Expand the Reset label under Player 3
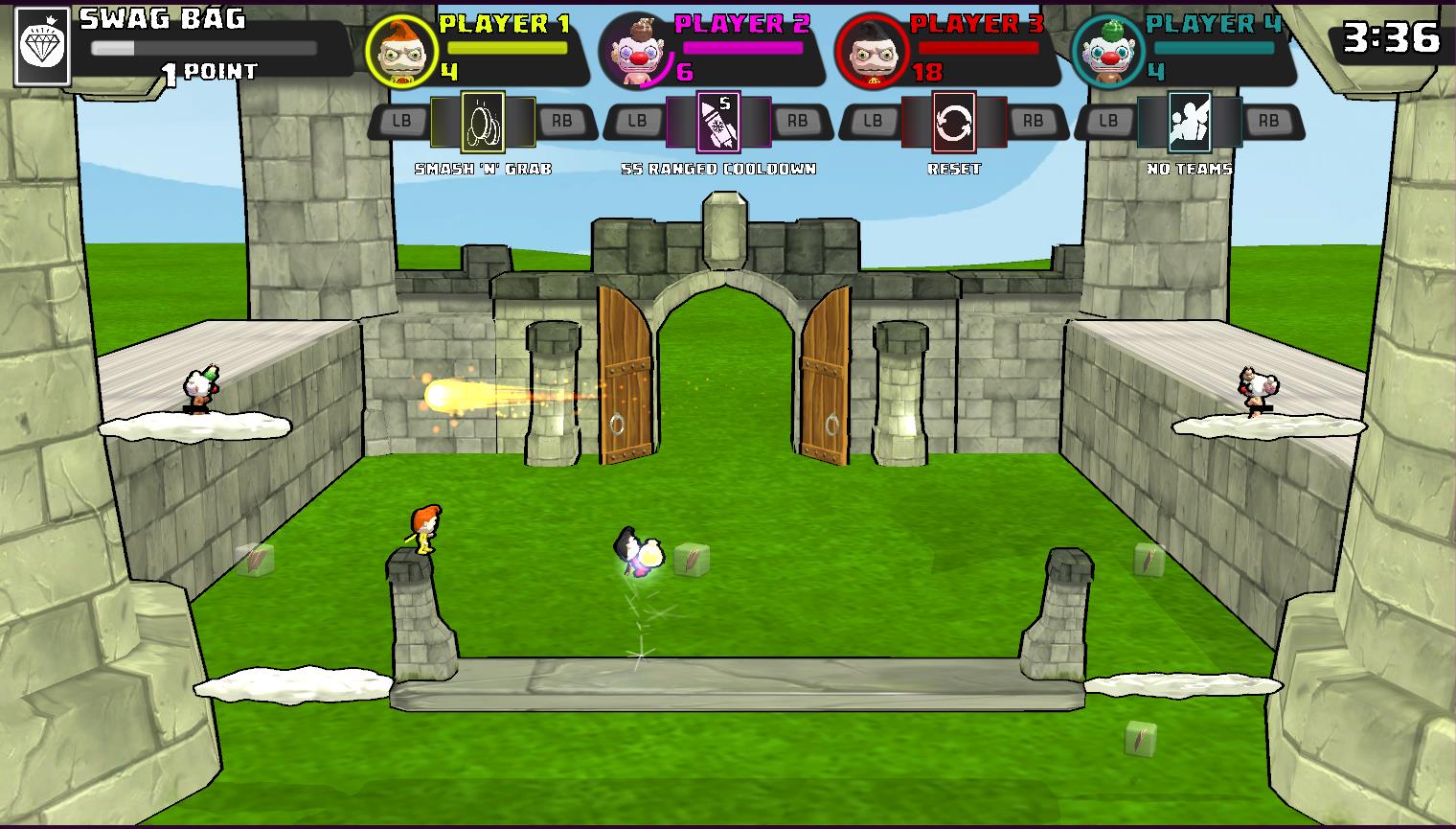Image resolution: width=1456 pixels, height=829 pixels. (953, 169)
